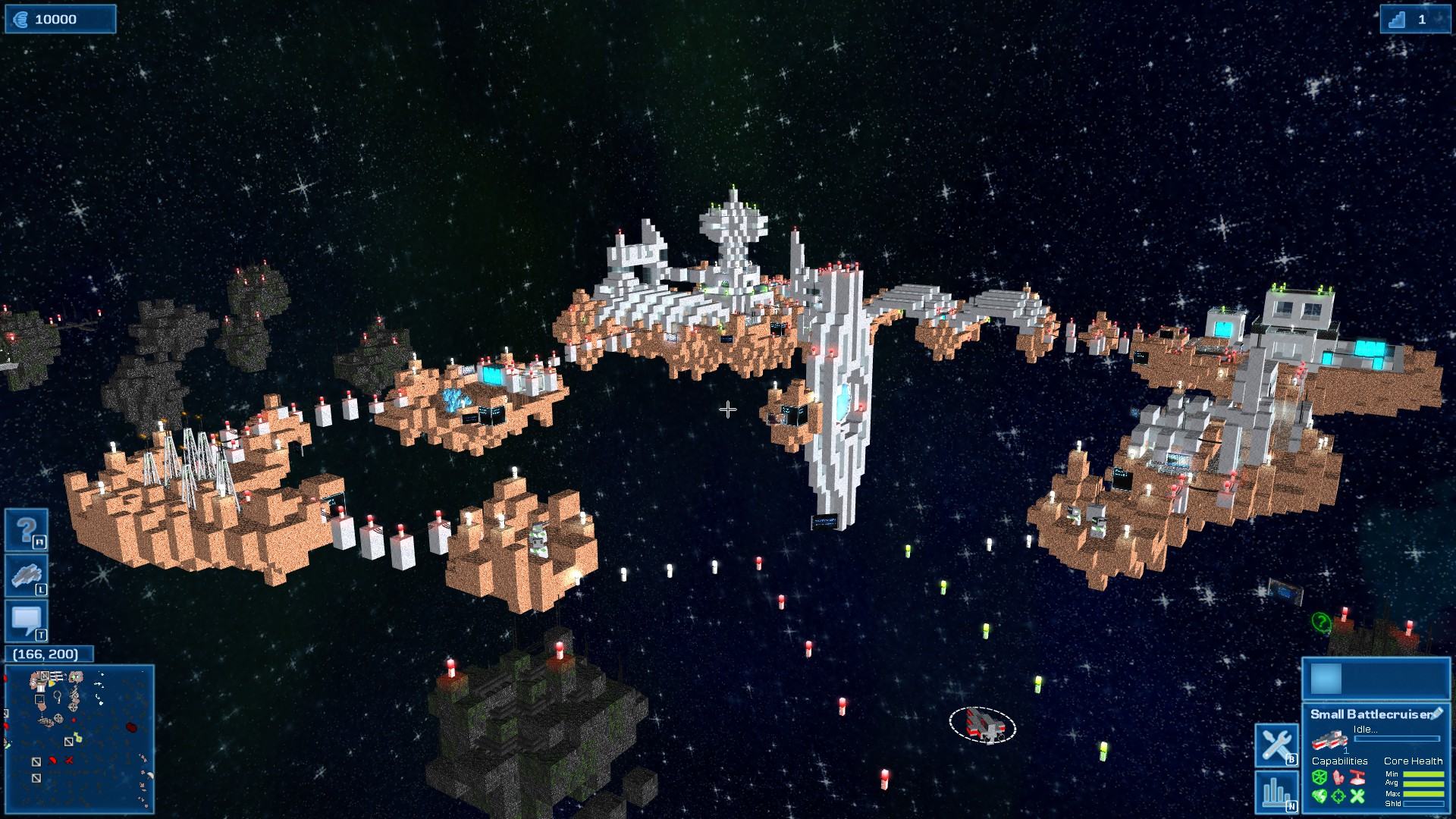The width and height of the screenshot is (1456, 819).
Task: Click the light blue square in the top info panel
Action: tap(1326, 679)
